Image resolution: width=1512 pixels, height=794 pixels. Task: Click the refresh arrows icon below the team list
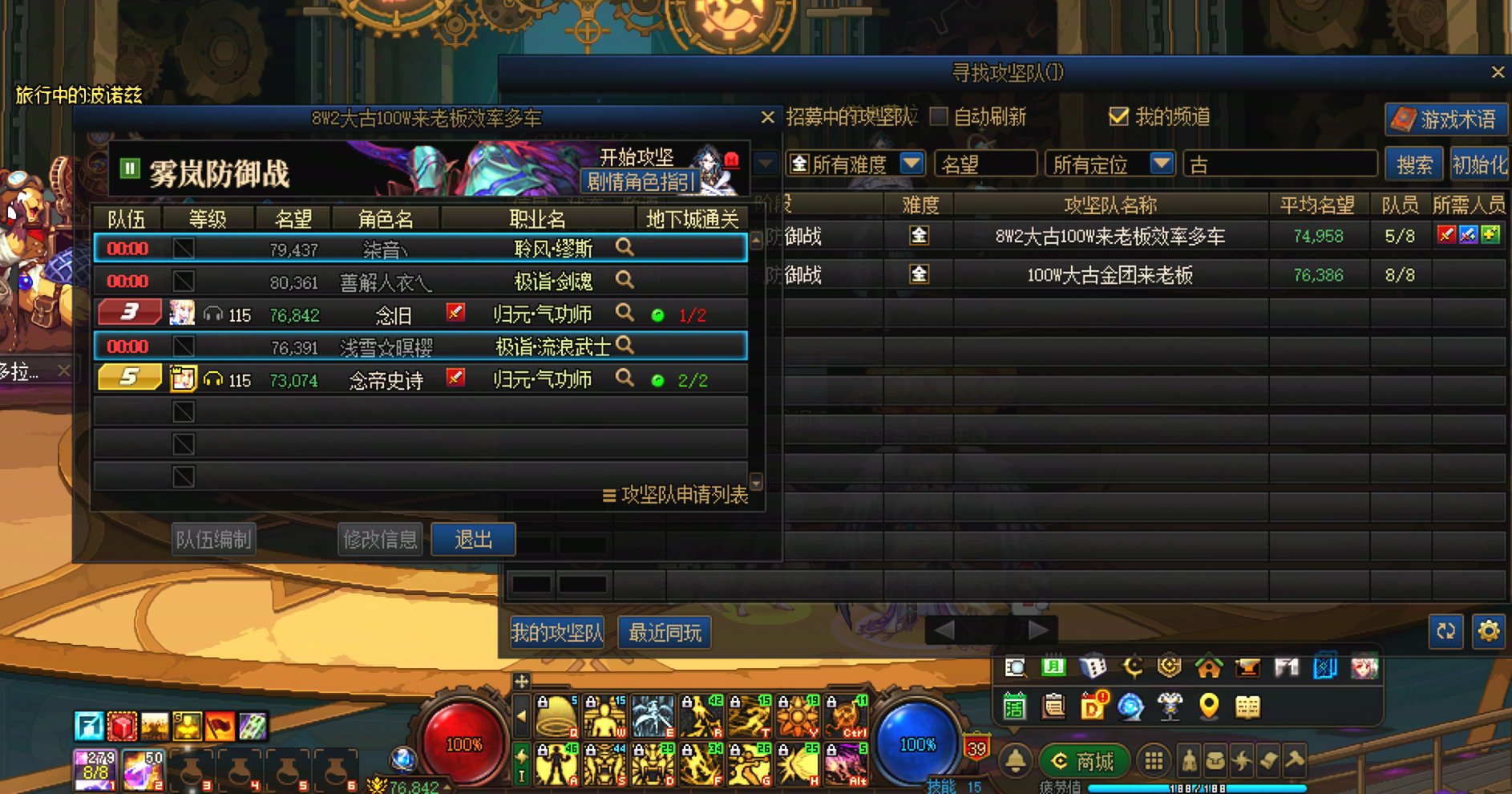[1445, 631]
